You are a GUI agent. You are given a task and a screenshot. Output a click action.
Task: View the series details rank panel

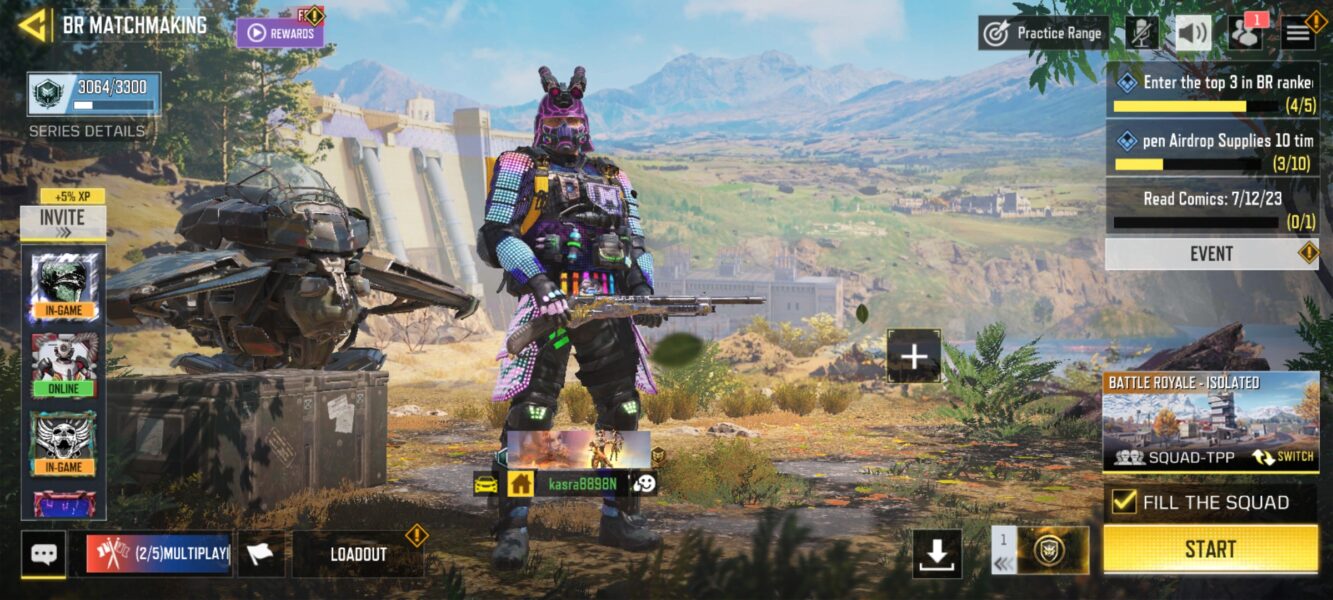tap(93, 95)
